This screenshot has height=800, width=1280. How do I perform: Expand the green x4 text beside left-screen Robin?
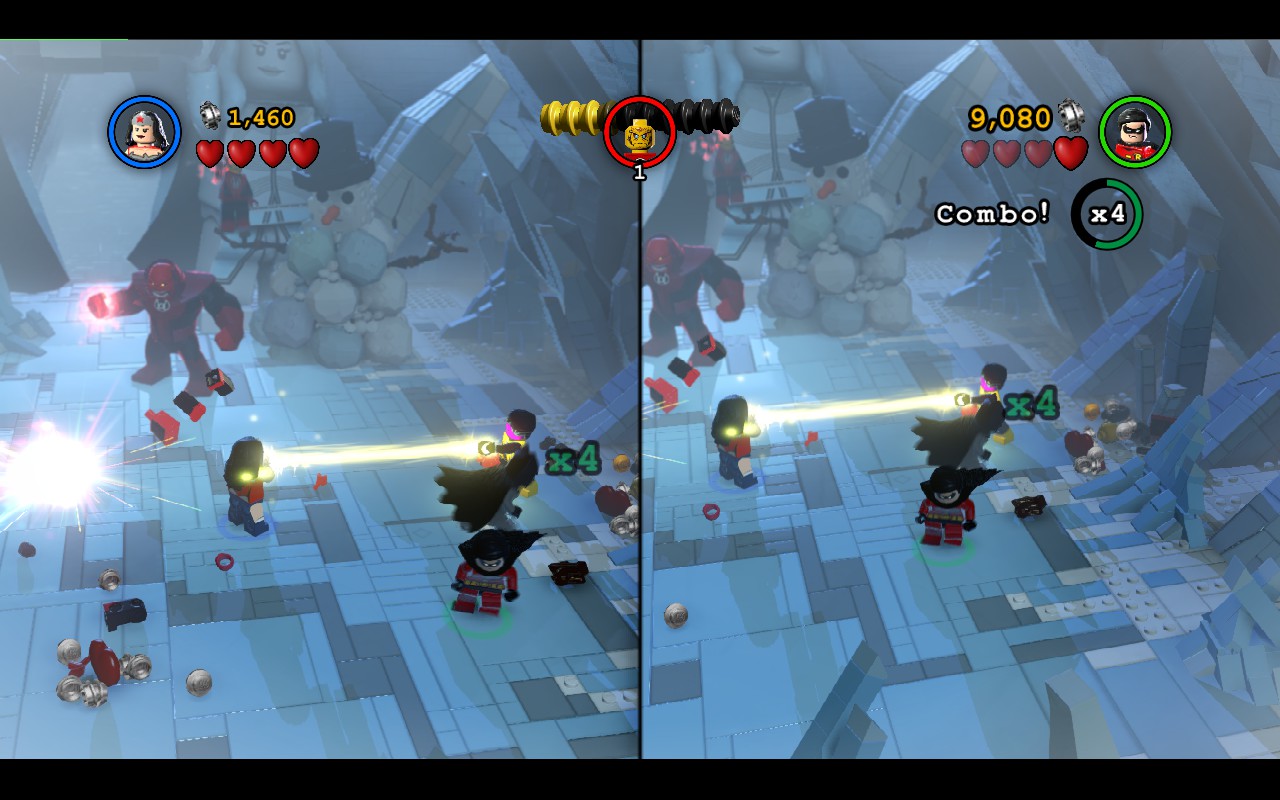click(571, 460)
